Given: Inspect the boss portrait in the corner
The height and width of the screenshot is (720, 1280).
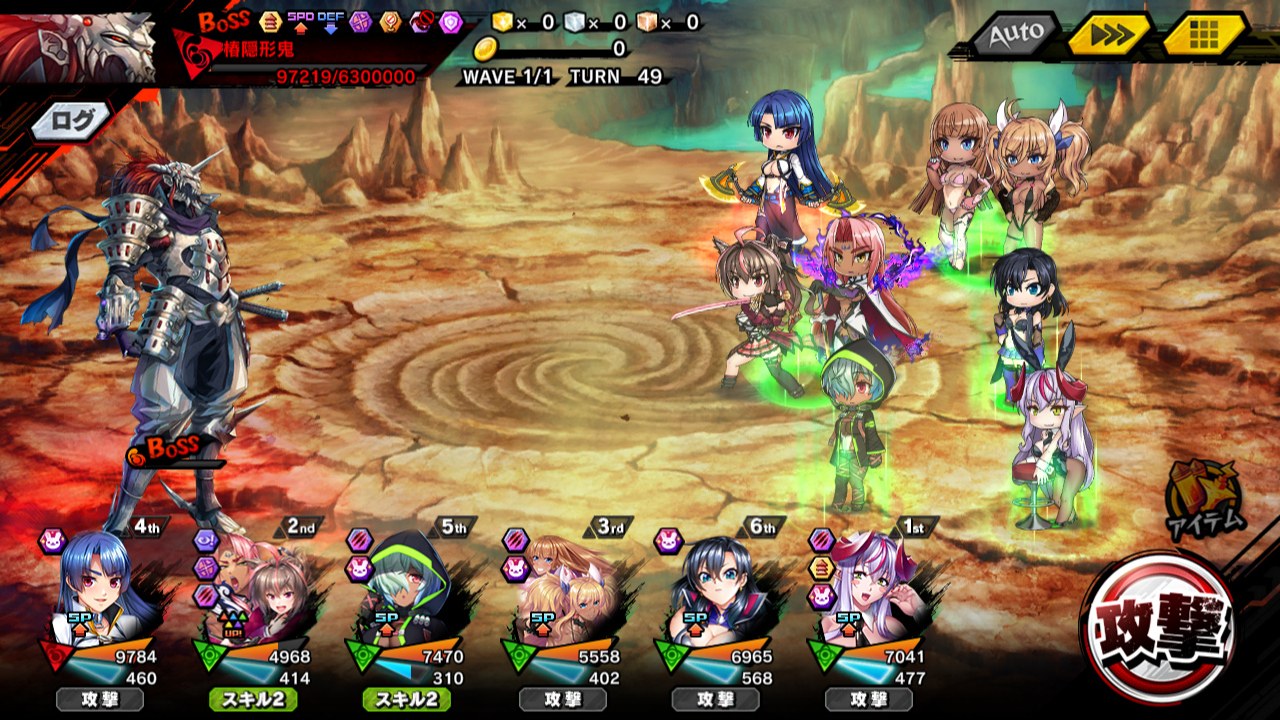Looking at the screenshot, I should coord(78,45).
